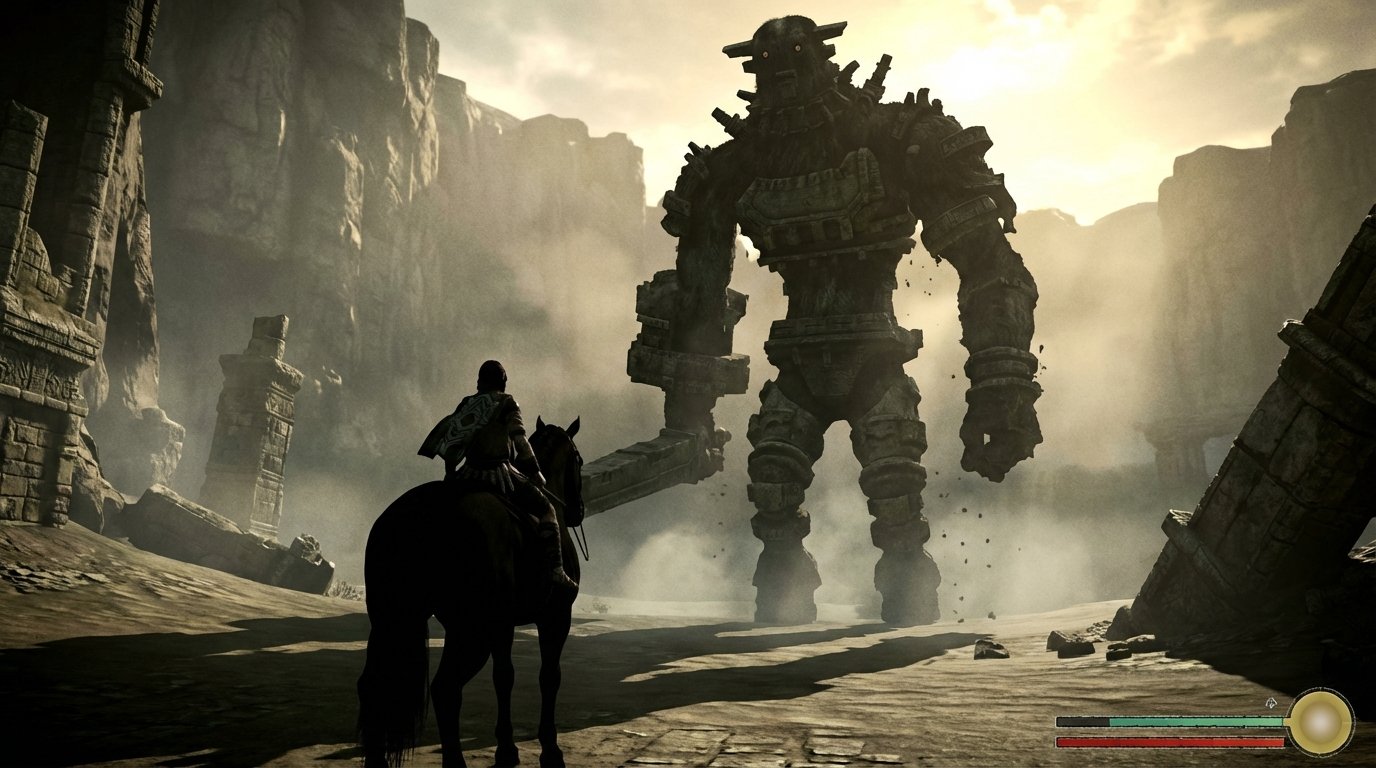The width and height of the screenshot is (1376, 768).
Task: Toggle the circular grip meter visibility
Action: (1322, 722)
